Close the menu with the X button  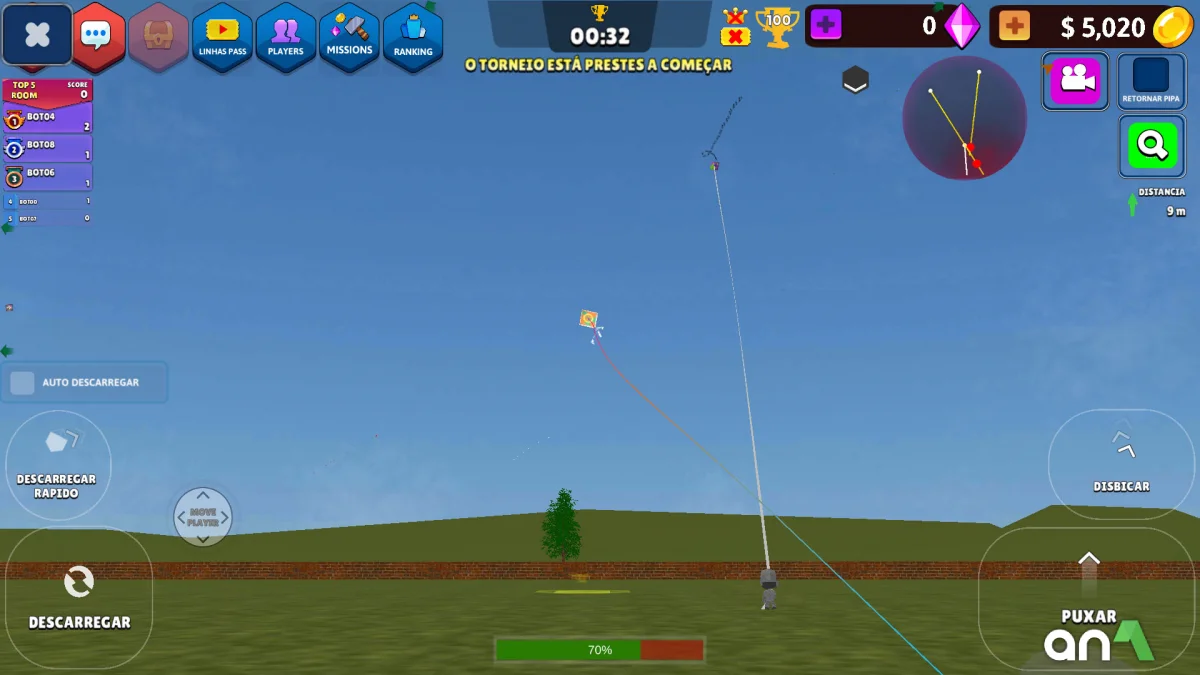37,35
